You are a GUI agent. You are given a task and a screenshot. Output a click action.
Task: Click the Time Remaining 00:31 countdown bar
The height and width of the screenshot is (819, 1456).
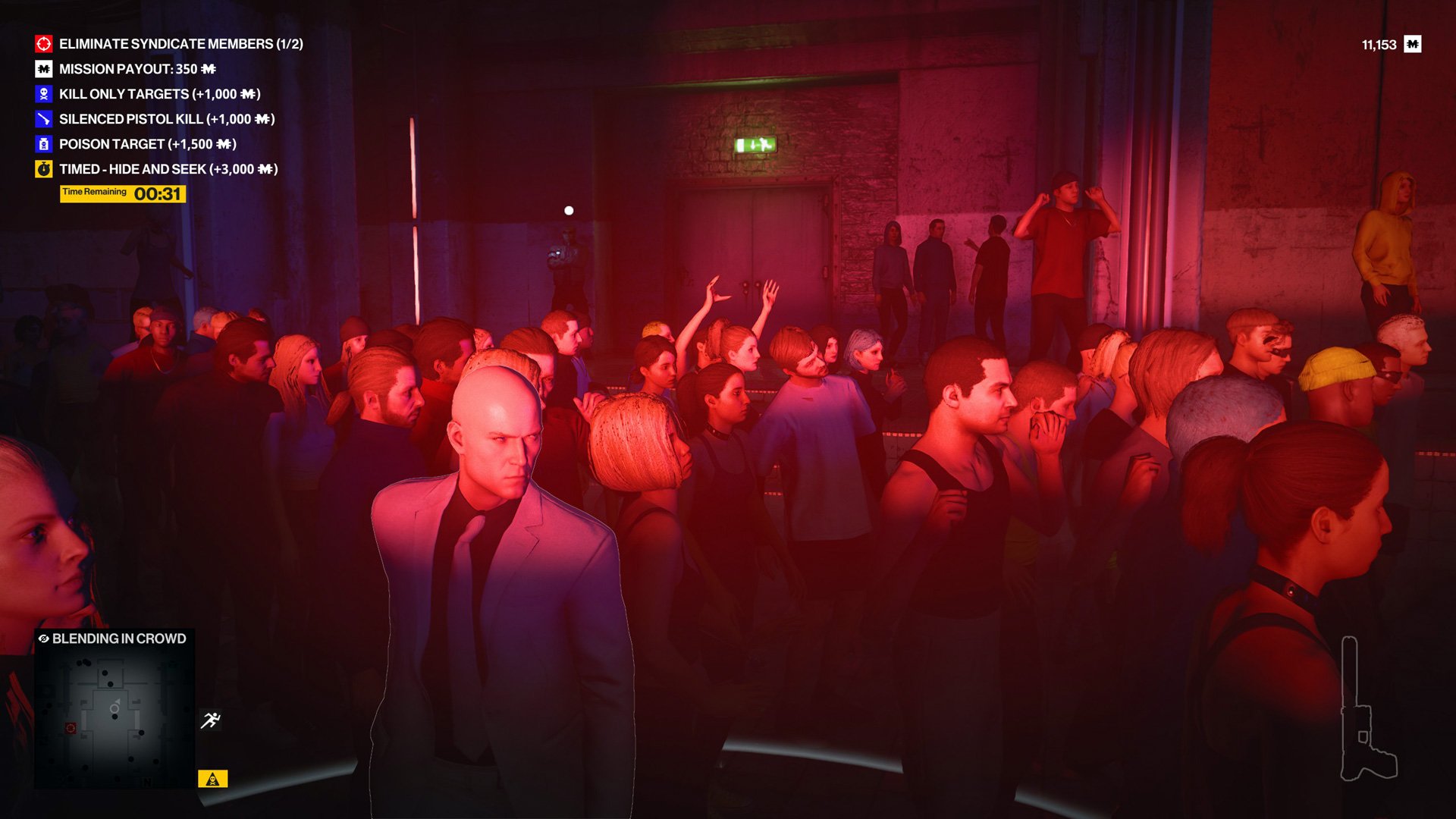[x=123, y=194]
